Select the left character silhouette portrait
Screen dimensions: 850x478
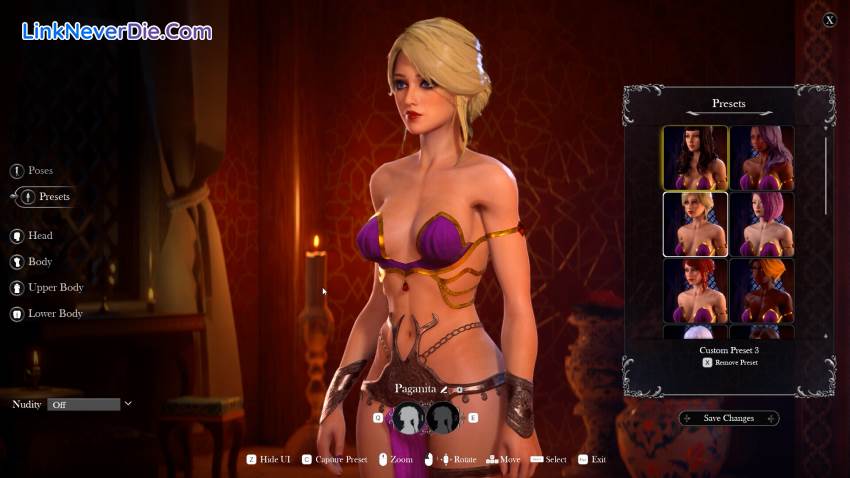pos(408,418)
